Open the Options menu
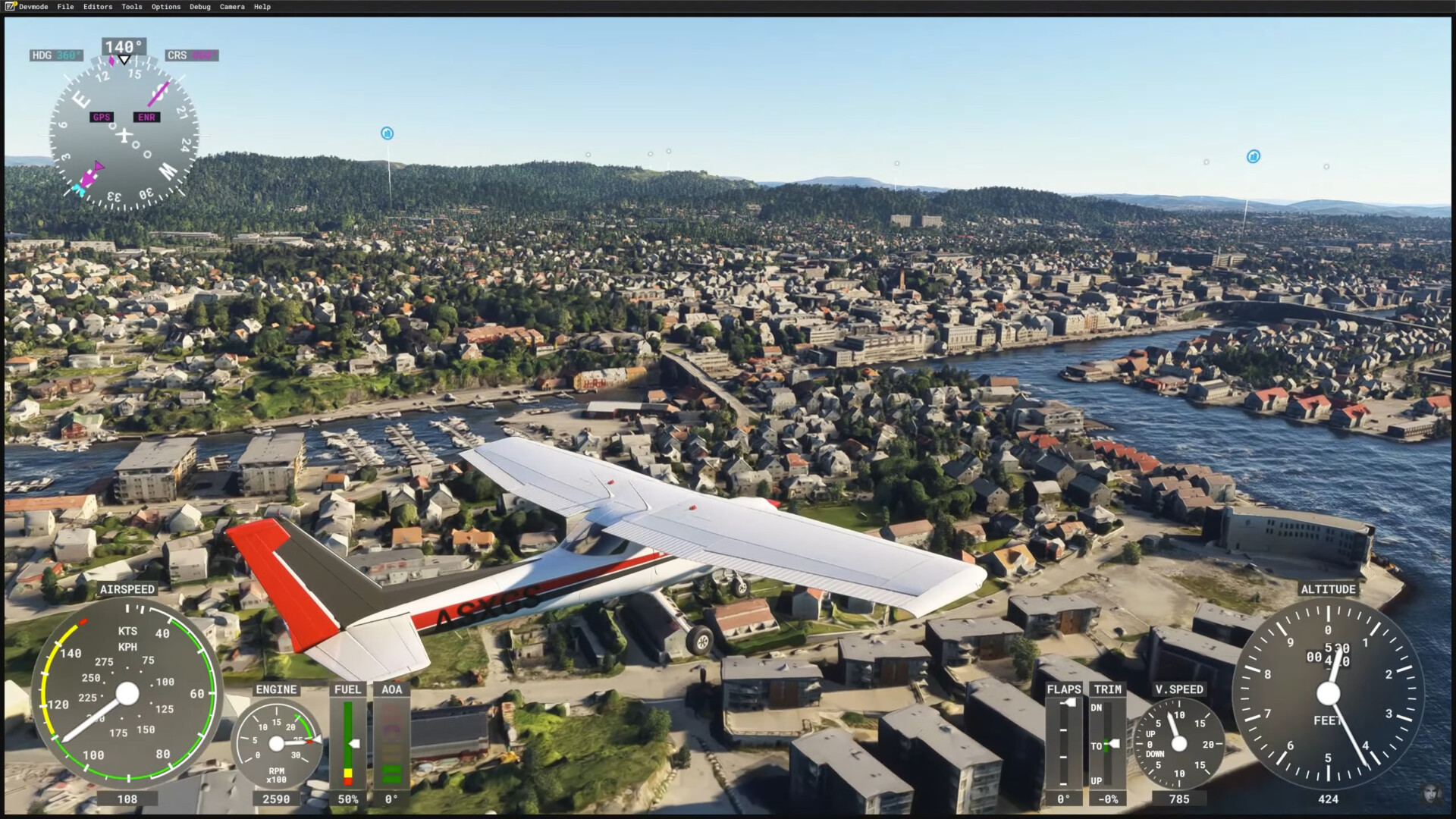1456x819 pixels. click(x=166, y=7)
